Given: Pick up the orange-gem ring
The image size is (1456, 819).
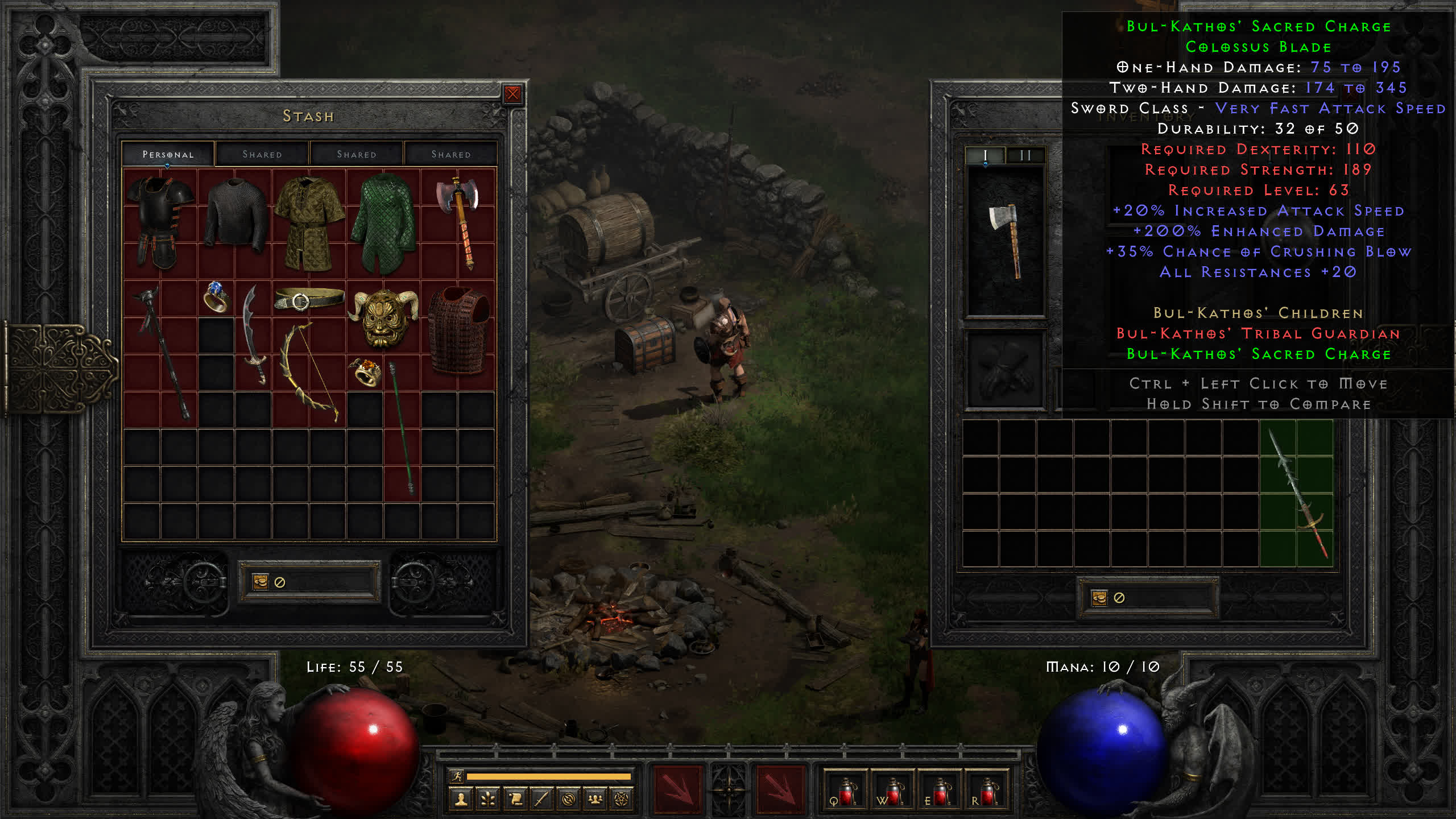Looking at the screenshot, I should point(365,371).
